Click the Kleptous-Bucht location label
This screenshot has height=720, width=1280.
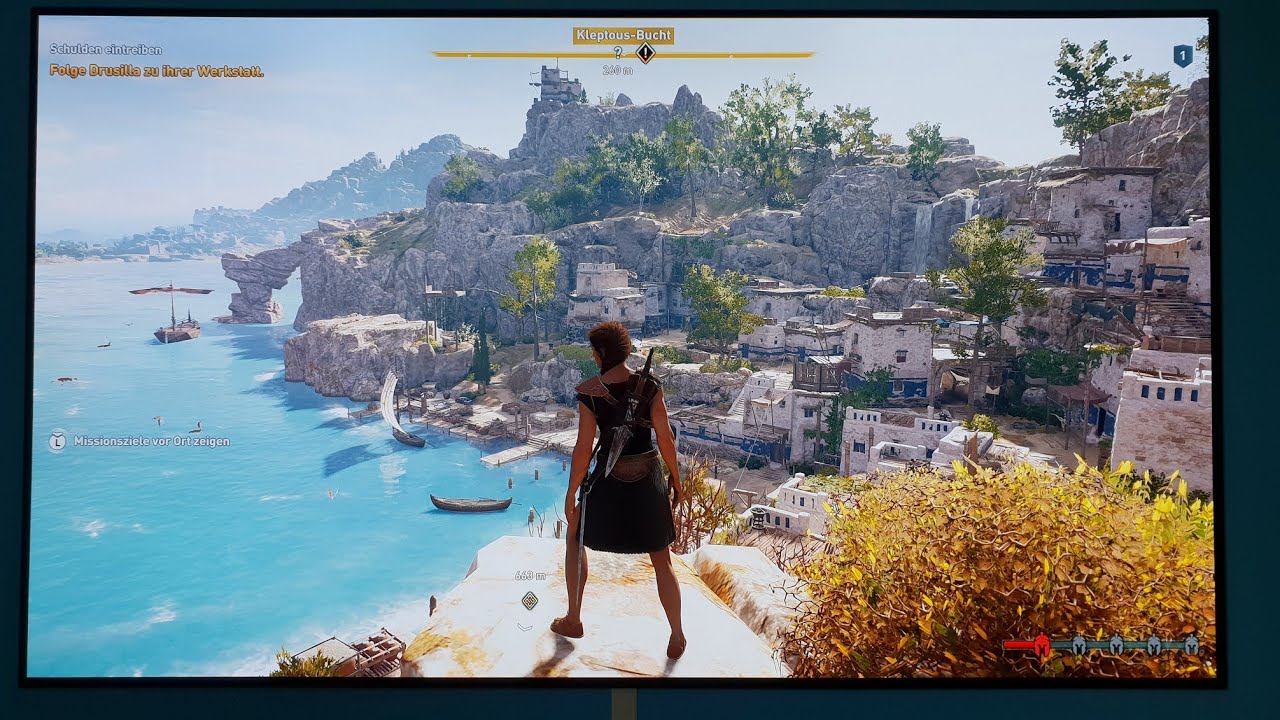tap(623, 35)
